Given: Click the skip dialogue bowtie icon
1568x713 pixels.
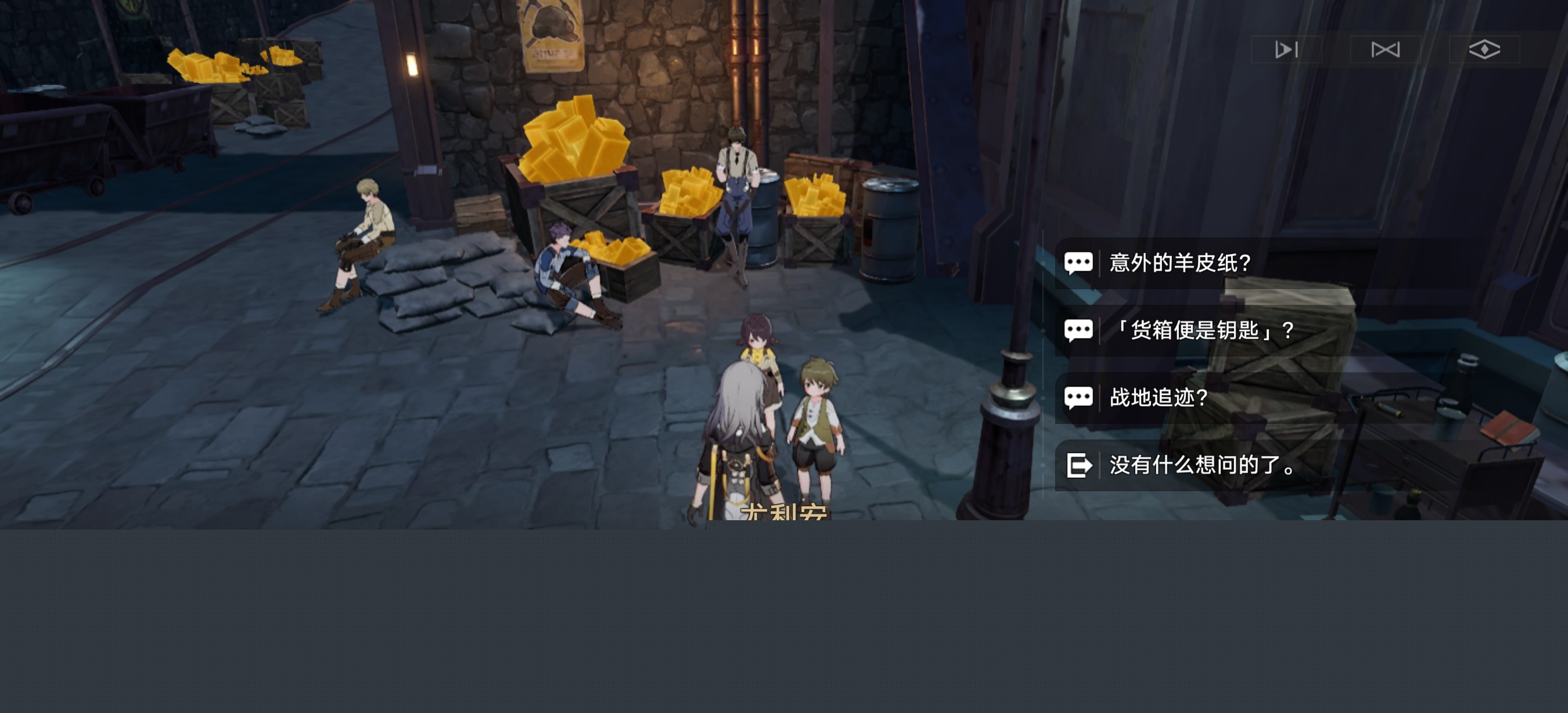Looking at the screenshot, I should 1386,49.
